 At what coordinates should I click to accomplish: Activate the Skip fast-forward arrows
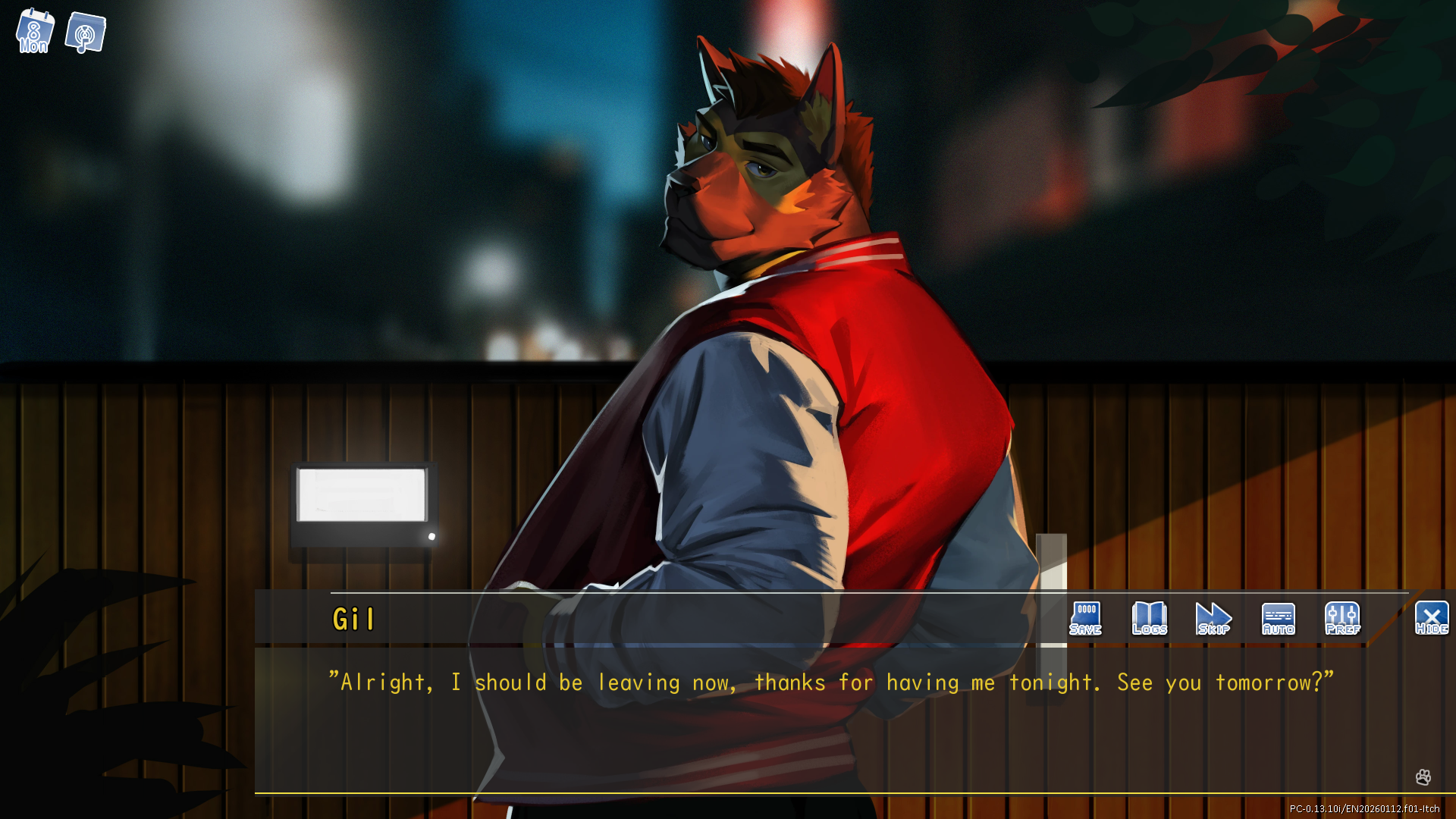click(x=1213, y=619)
